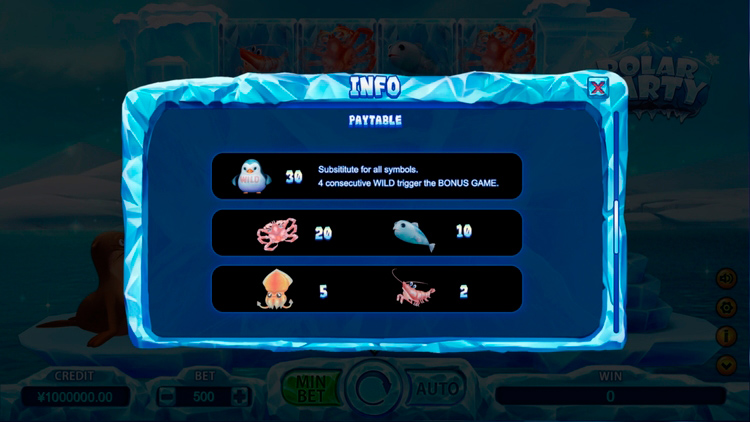Click the info 'i' icon

[727, 336]
